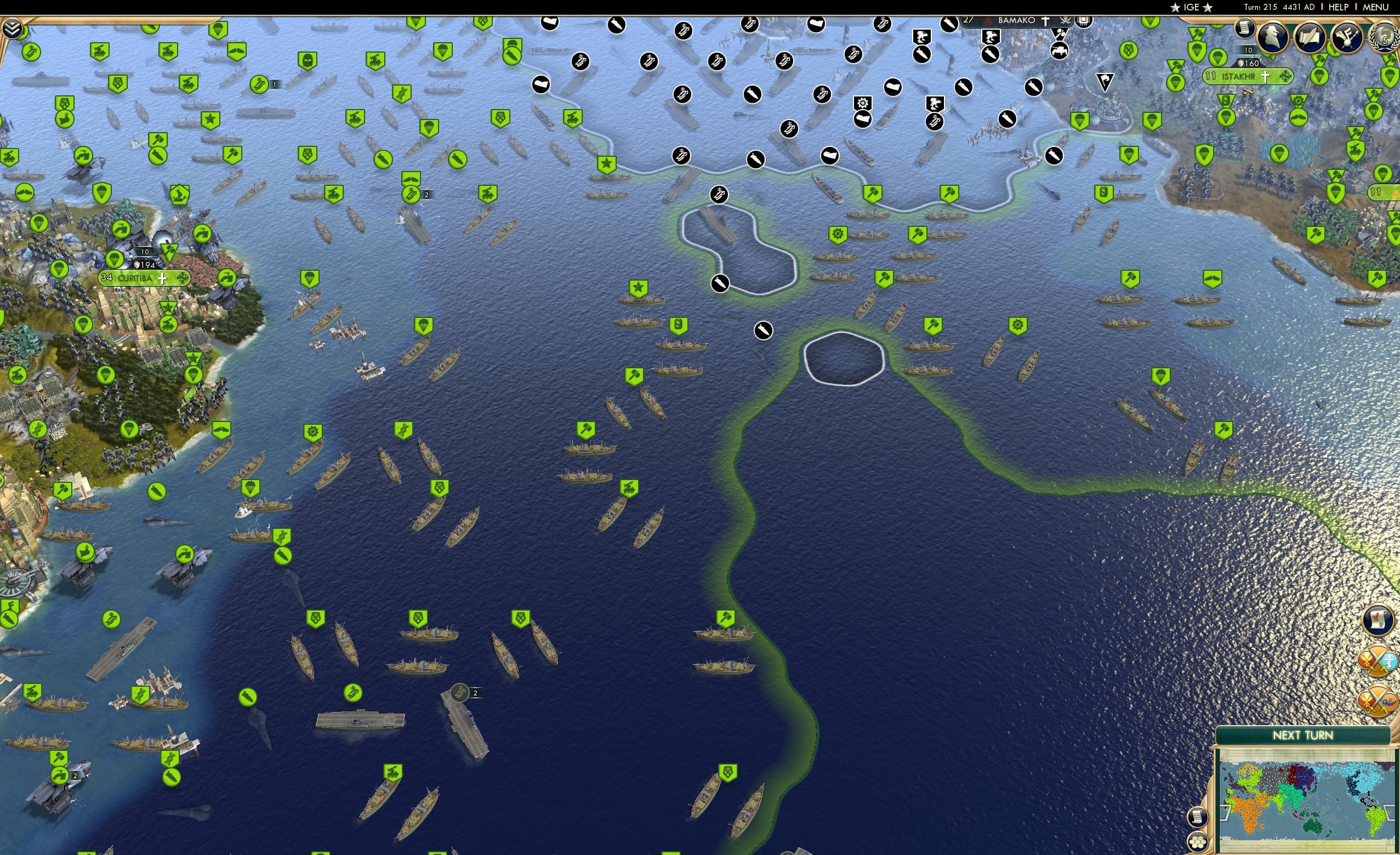Collapse the top-left double-chevron panel
The image size is (1400, 855).
tap(13, 27)
